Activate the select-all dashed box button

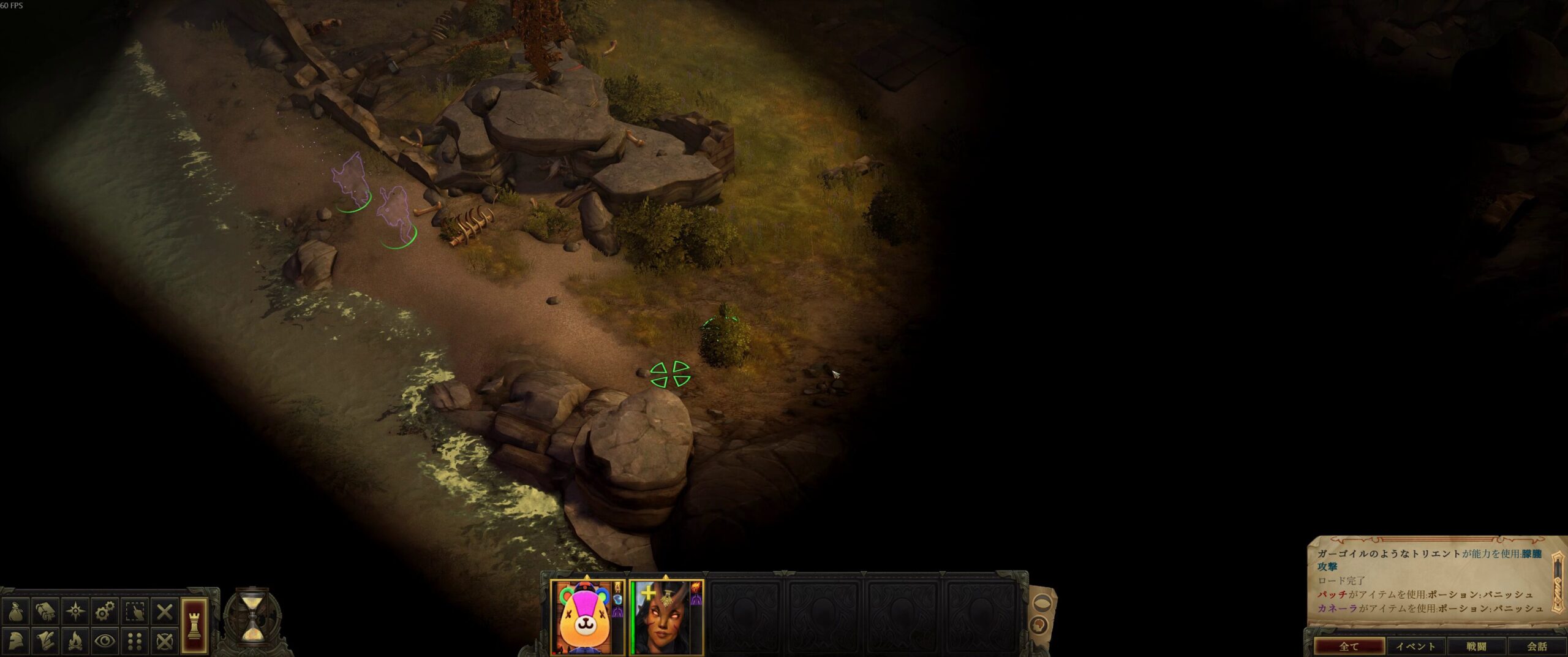(135, 611)
